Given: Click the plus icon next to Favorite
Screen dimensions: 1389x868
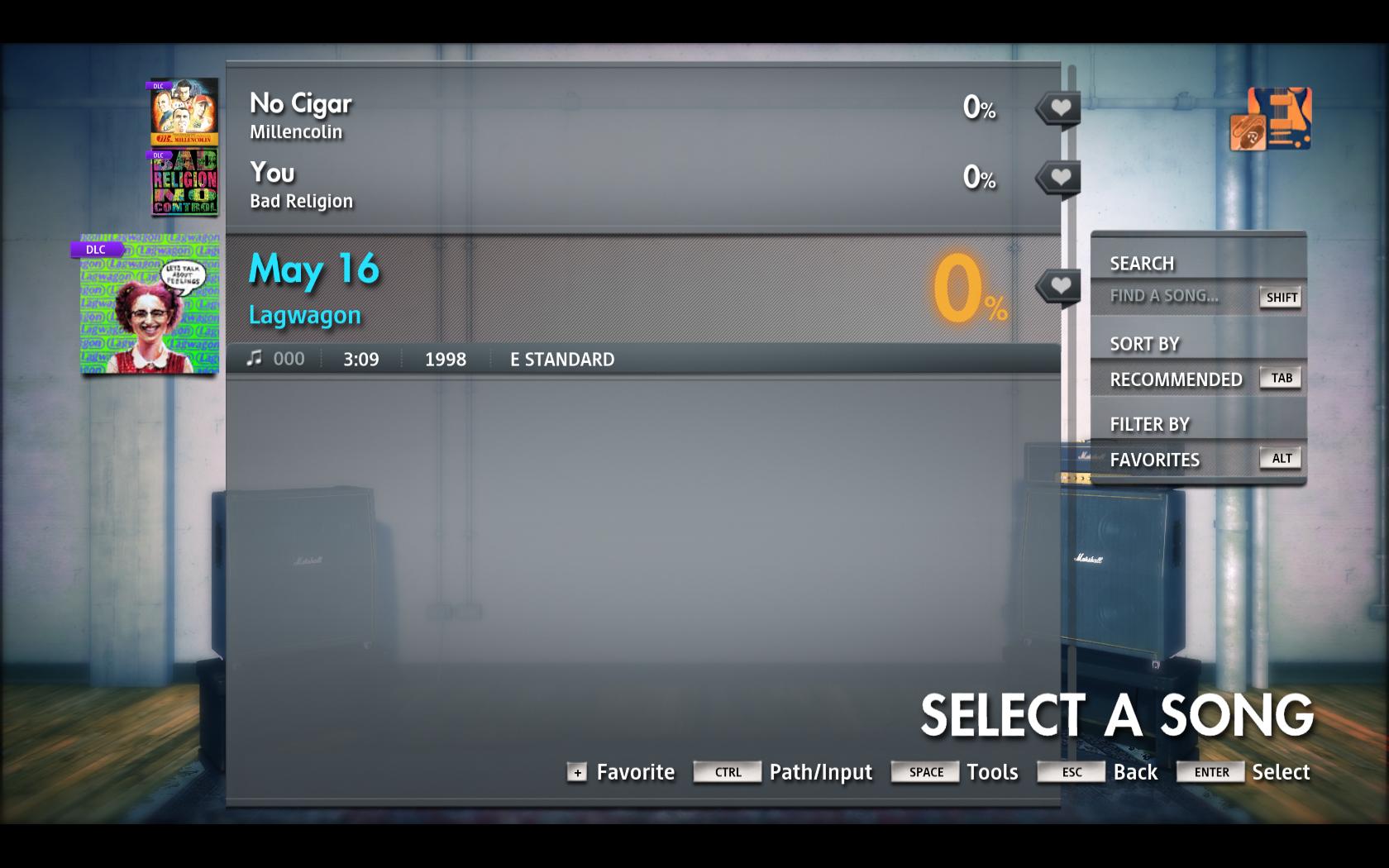Looking at the screenshot, I should click(x=576, y=774).
